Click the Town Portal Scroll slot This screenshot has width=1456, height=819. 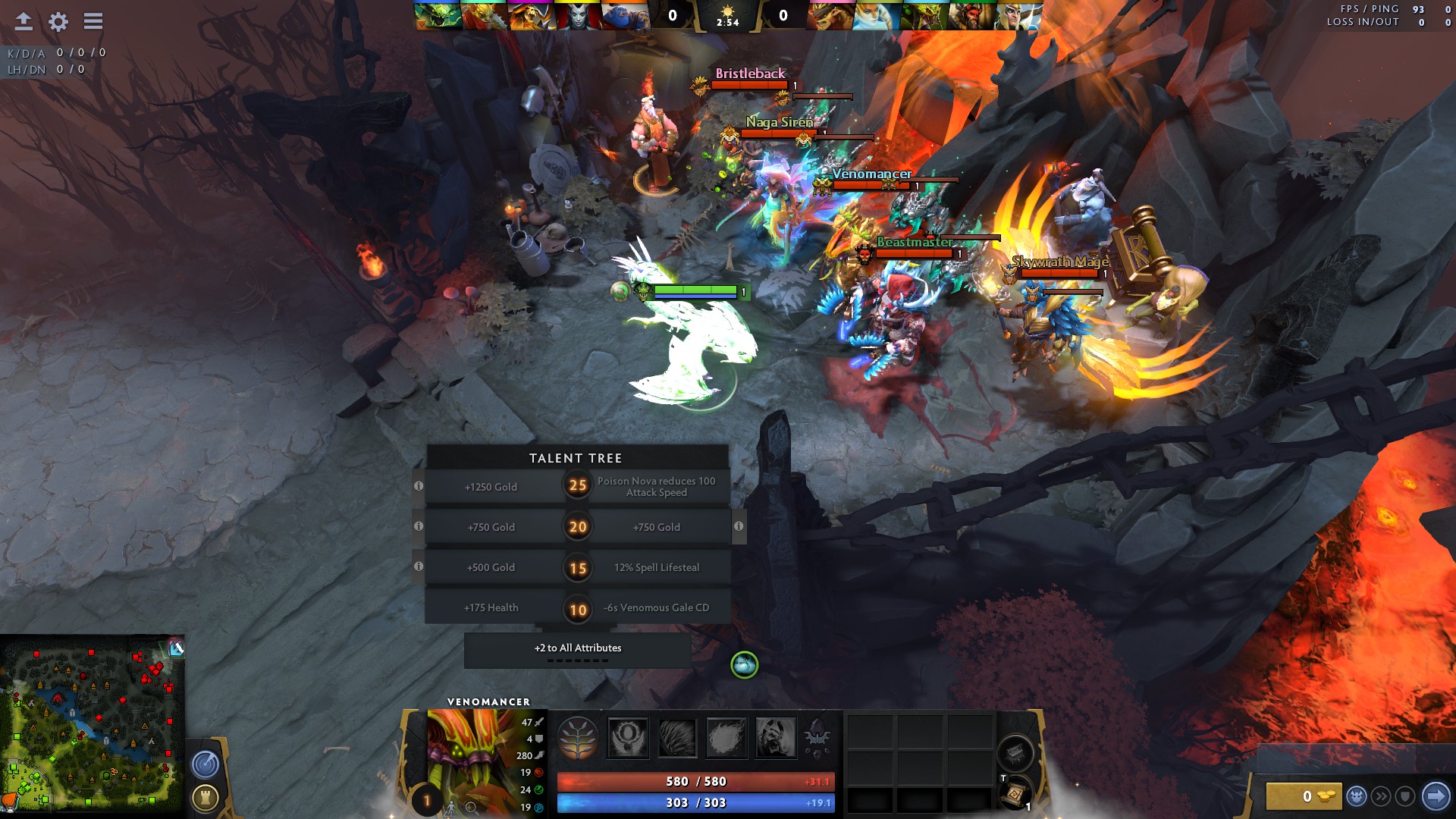(1014, 795)
